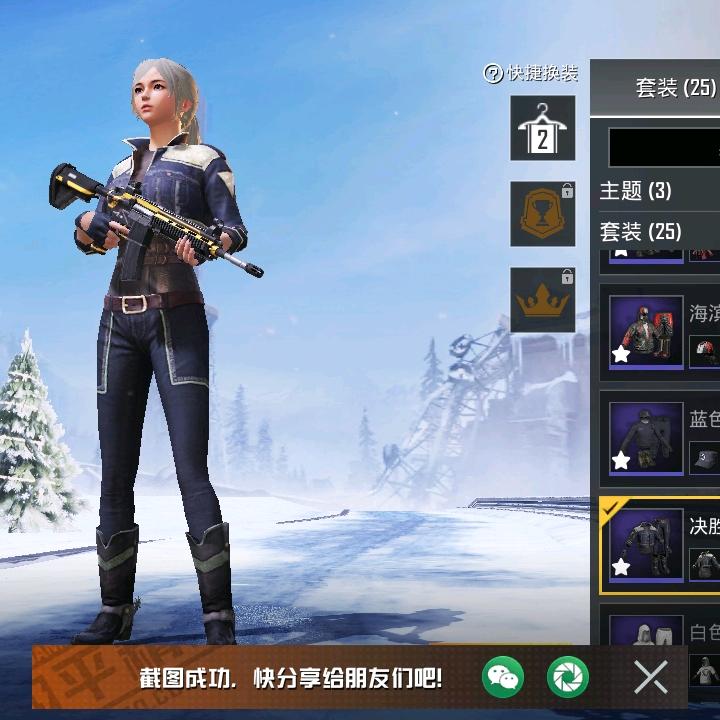Image resolution: width=720 pixels, height=720 pixels.
Task: Open the locked trophy badge slot
Action: 543,213
